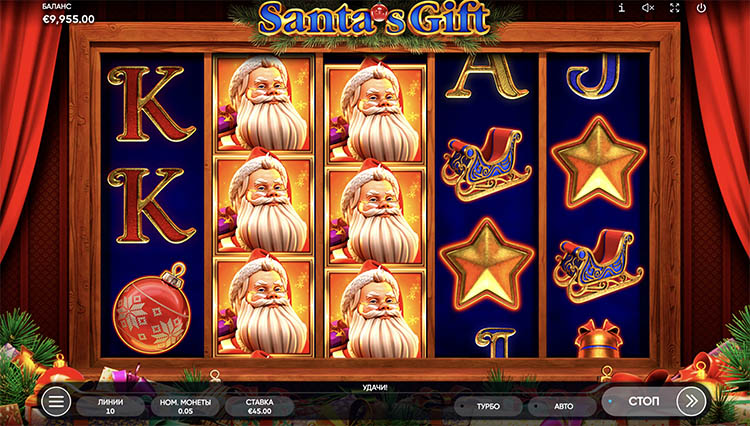Image resolution: width=750 pixels, height=426 pixels.
Task: Exit the game with power icon
Action: pyautogui.click(x=701, y=8)
